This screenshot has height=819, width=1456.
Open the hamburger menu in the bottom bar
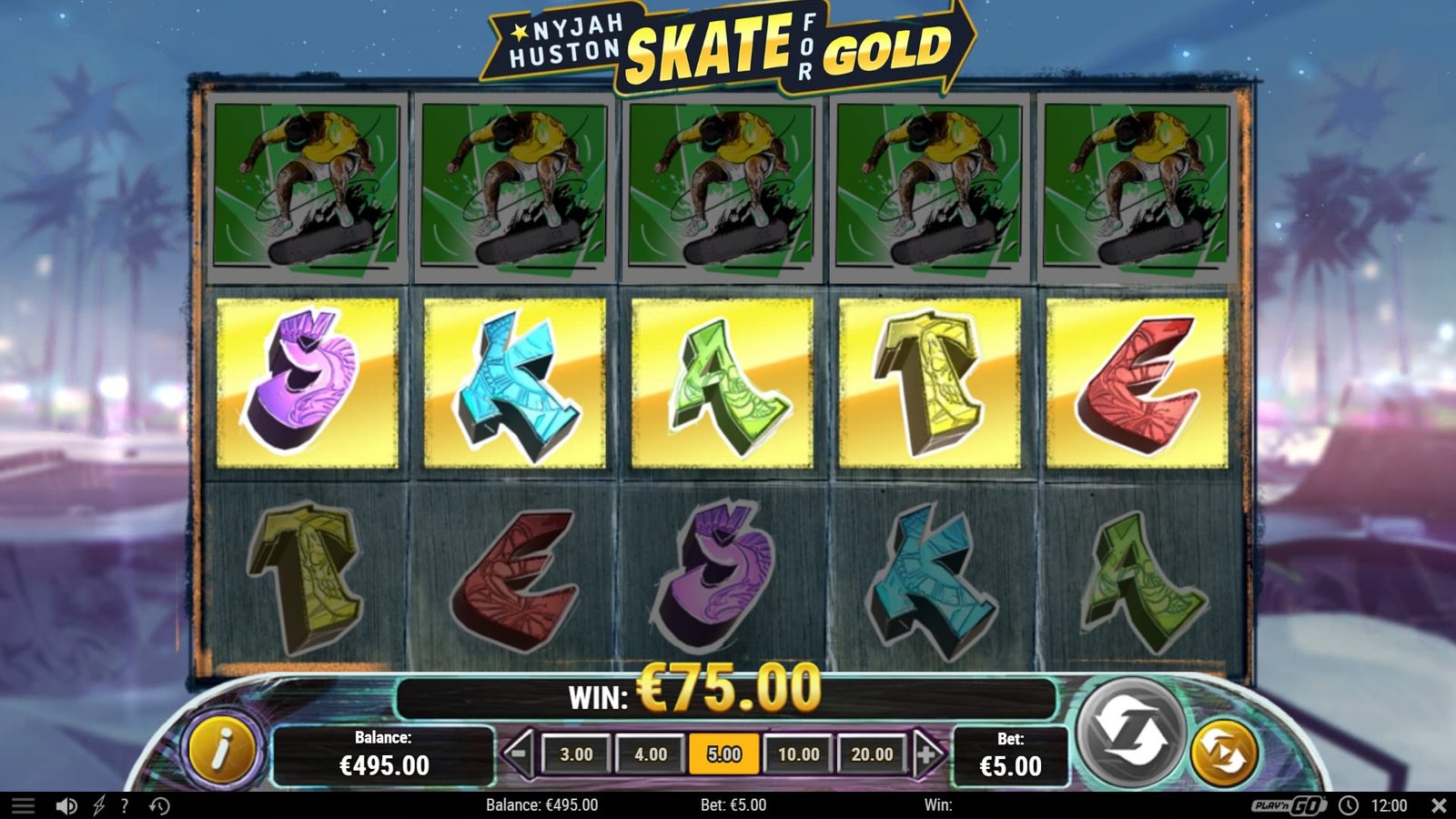(23, 805)
